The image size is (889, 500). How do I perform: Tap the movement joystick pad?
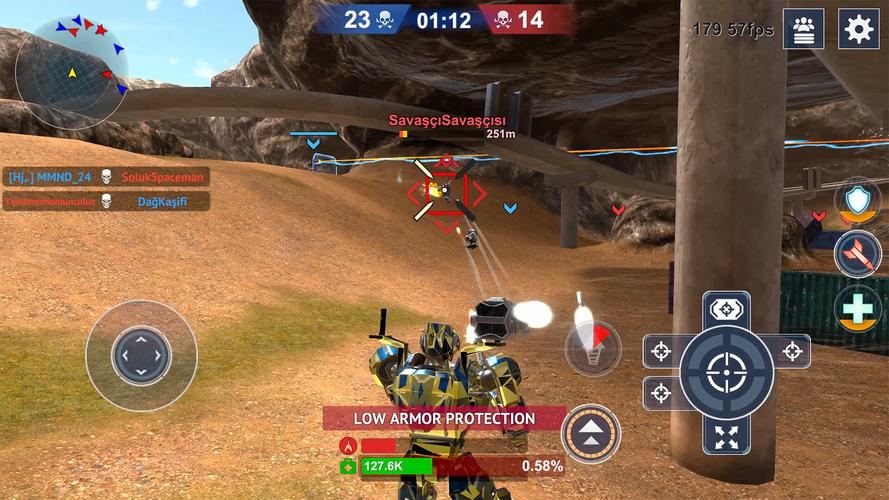[141, 355]
